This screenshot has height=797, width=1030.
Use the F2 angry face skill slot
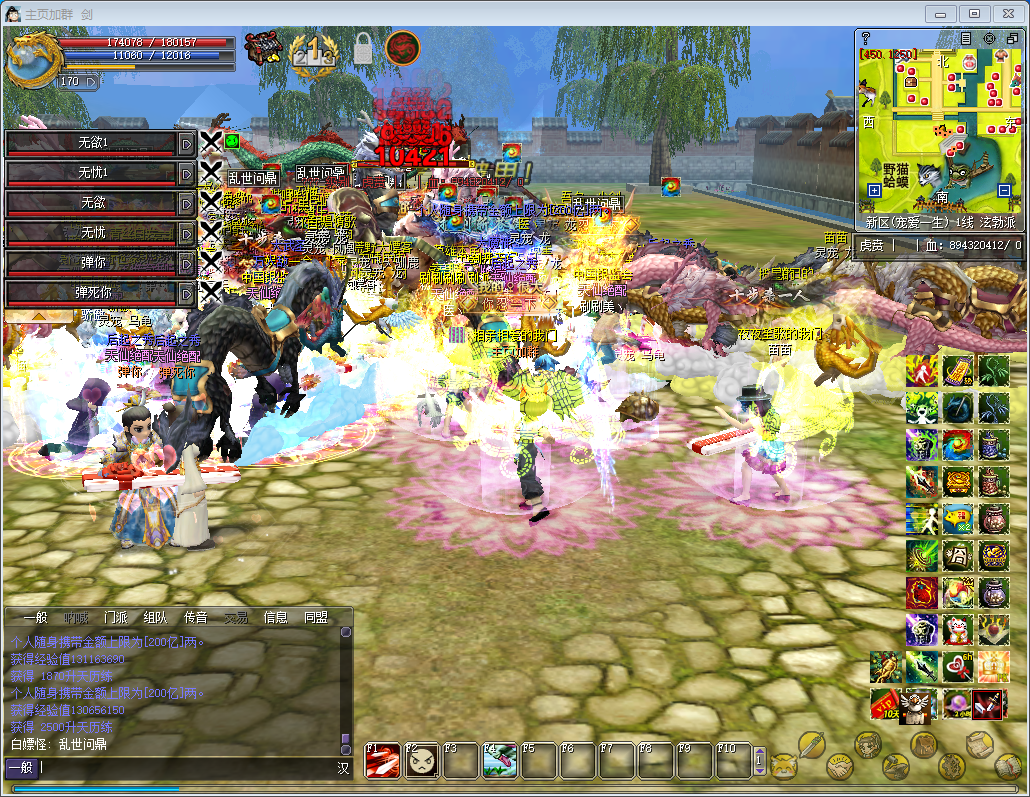click(x=421, y=761)
